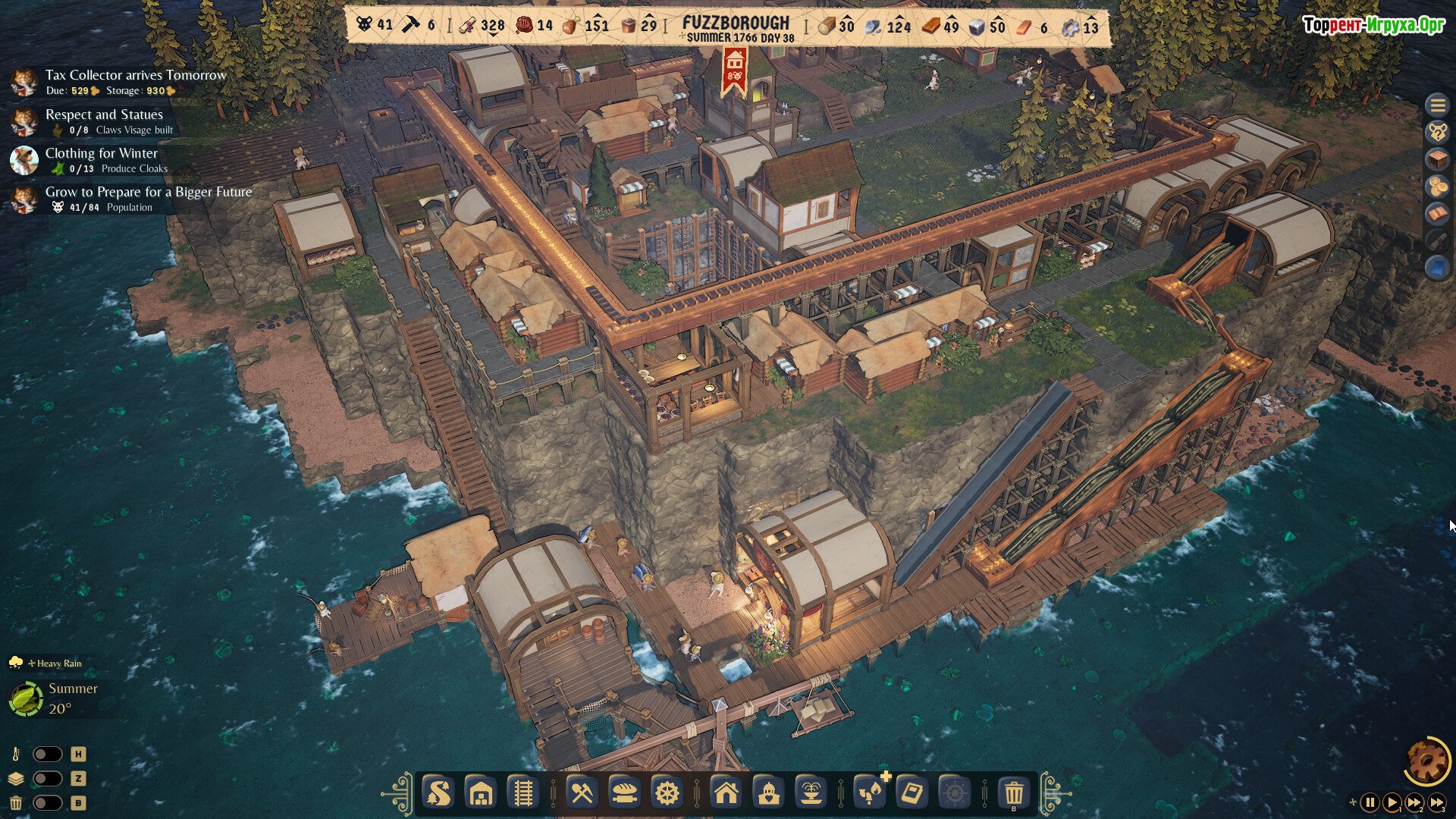Set game speed to fastest level three
1456x819 pixels.
(1437, 802)
